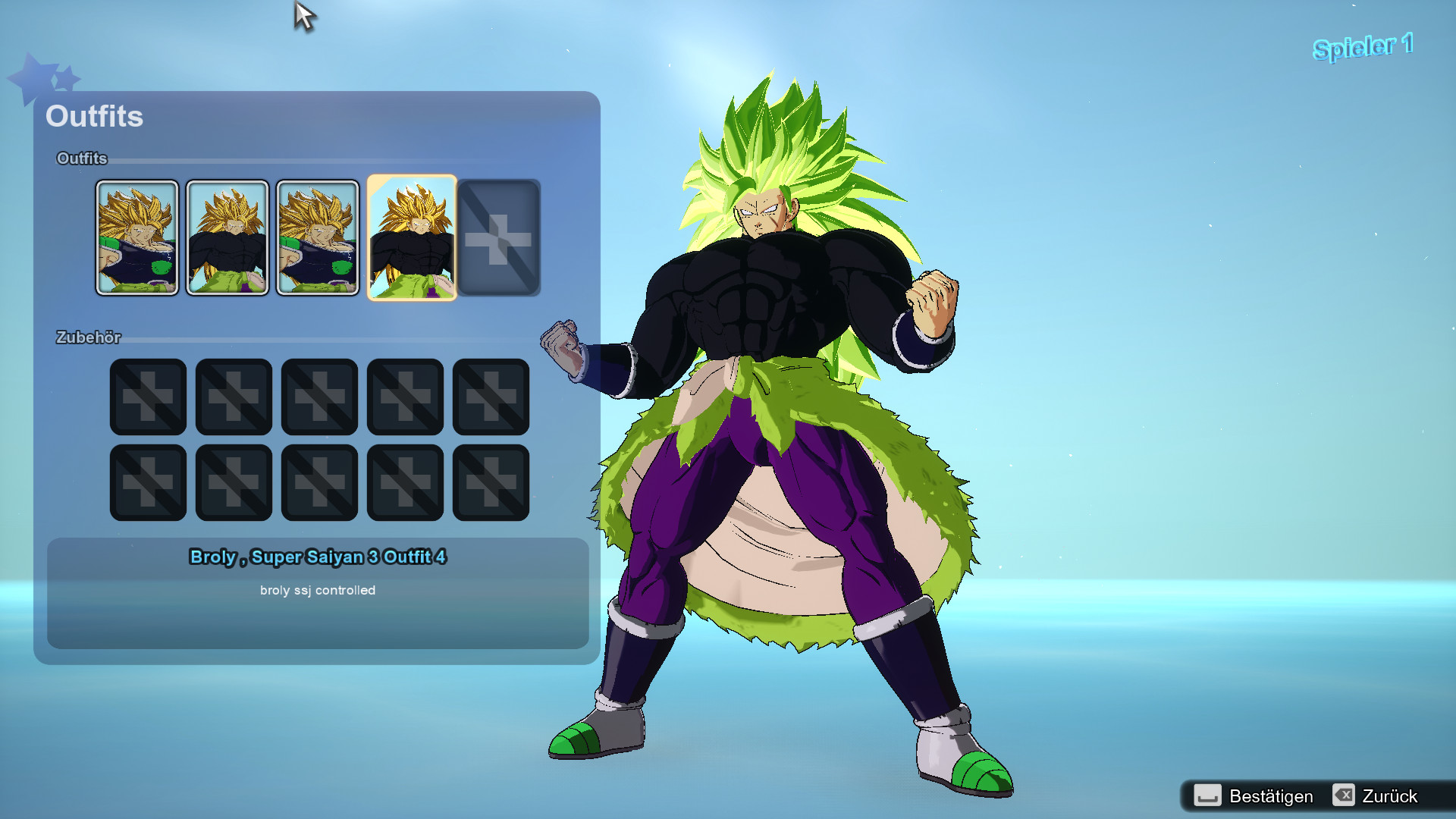
Task: Click the first accessory slot in bottom row
Action: point(147,482)
